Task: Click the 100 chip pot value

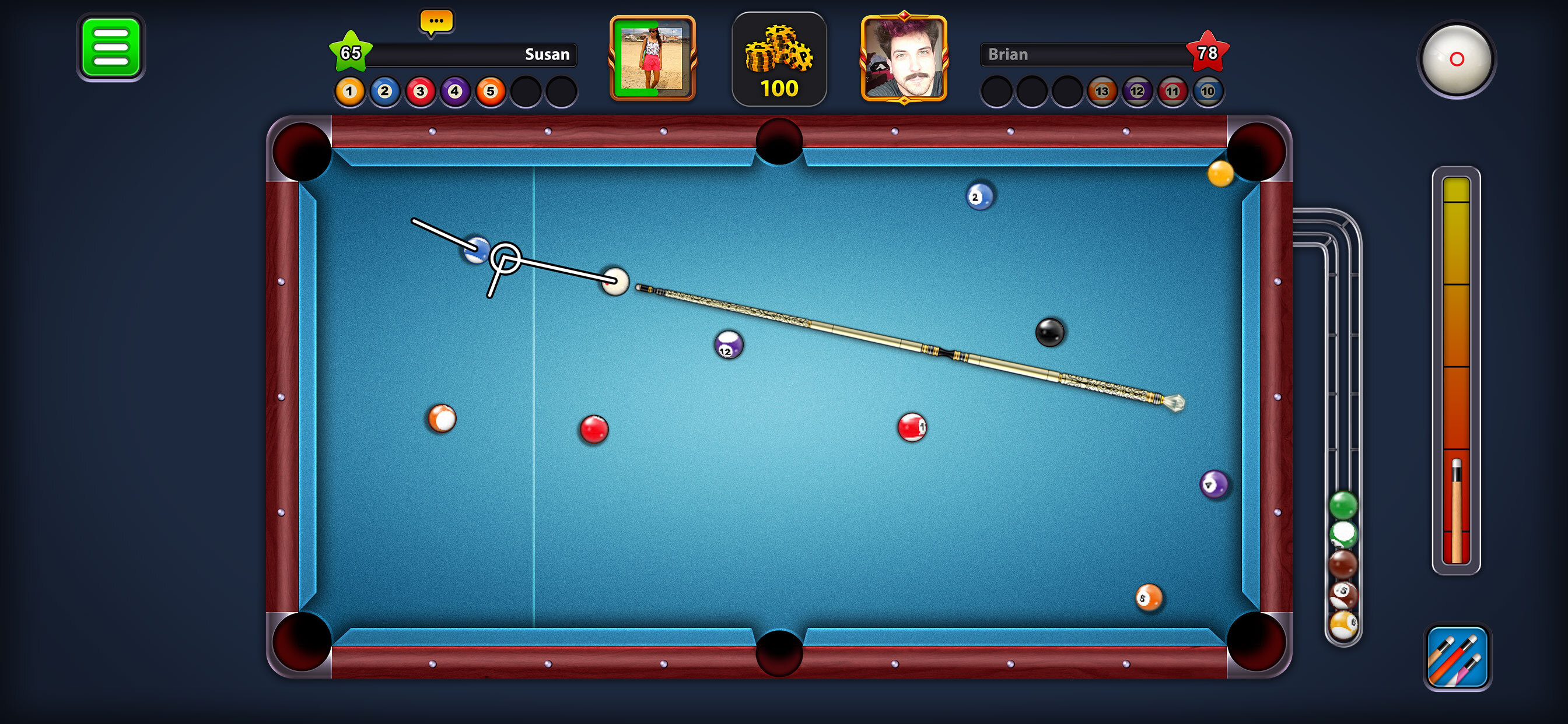Action: click(780, 87)
